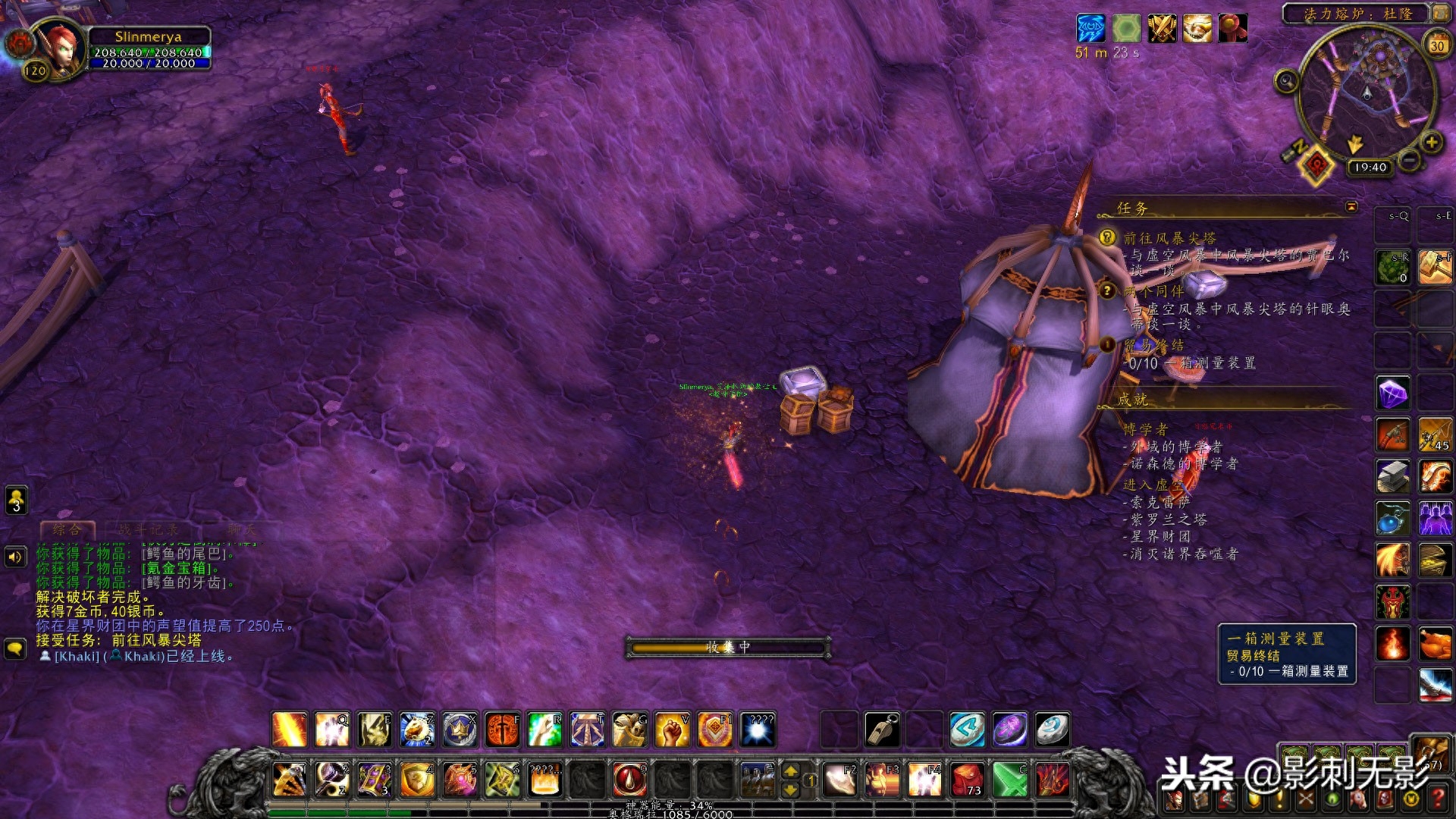
Task: Select the crossed swords buff icon
Action: pyautogui.click(x=1162, y=29)
